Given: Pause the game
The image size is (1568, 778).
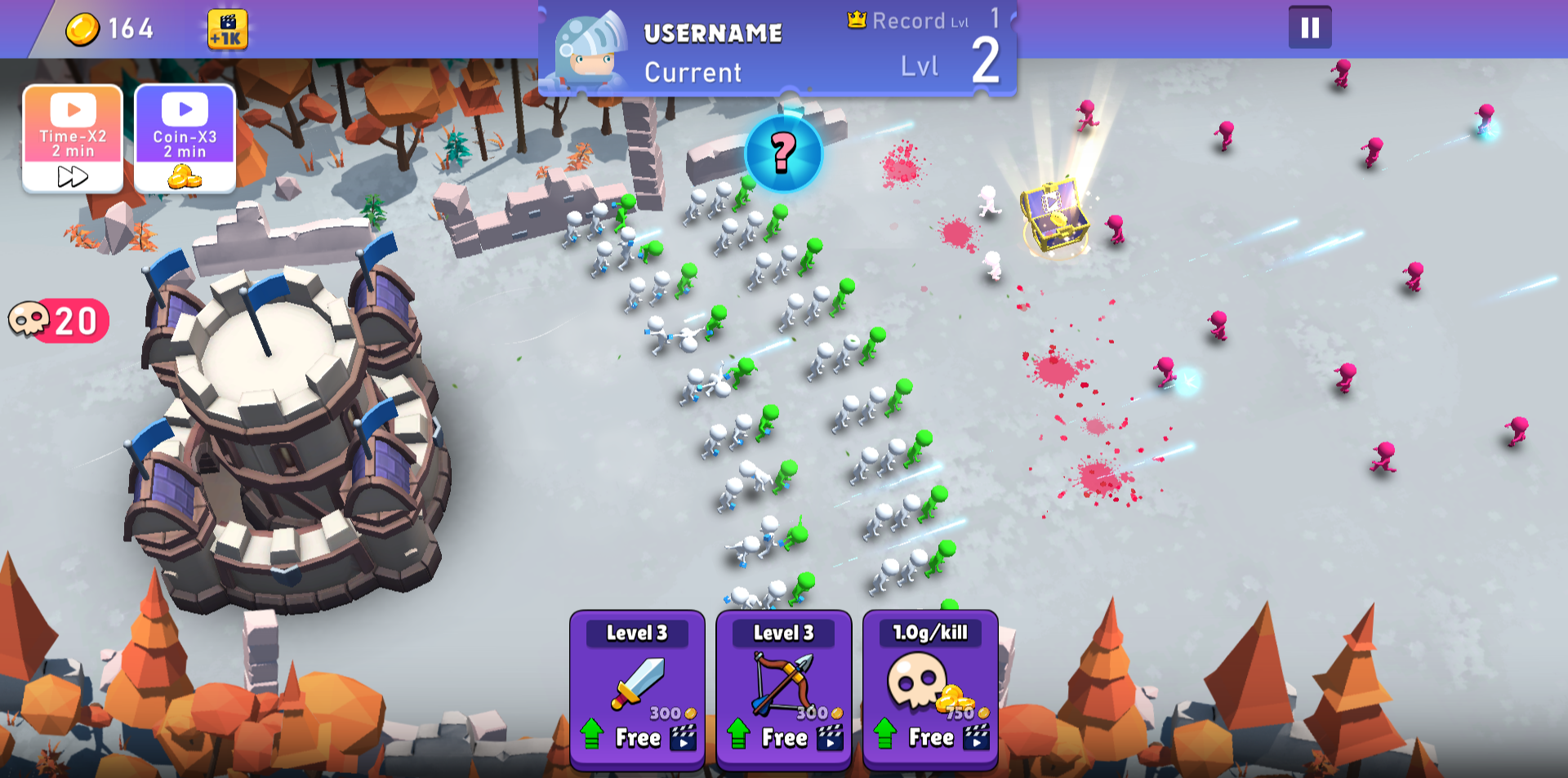Looking at the screenshot, I should (1310, 28).
